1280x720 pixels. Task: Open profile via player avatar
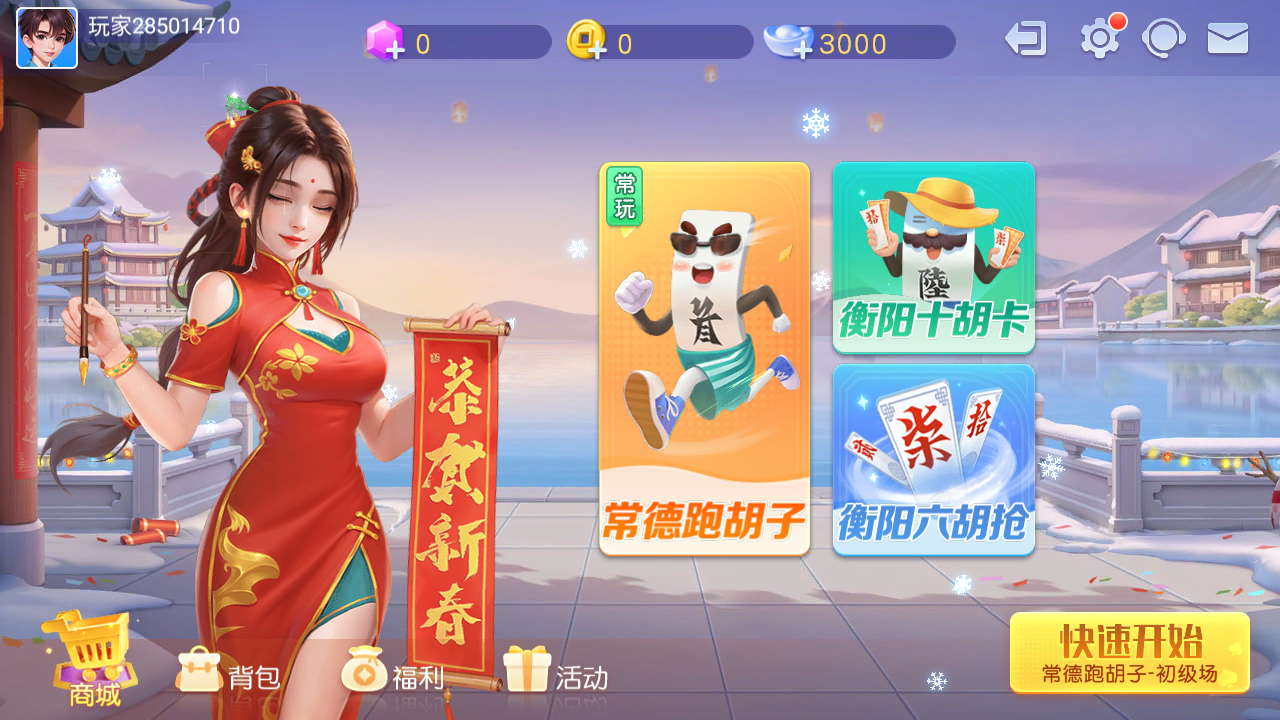(x=47, y=38)
